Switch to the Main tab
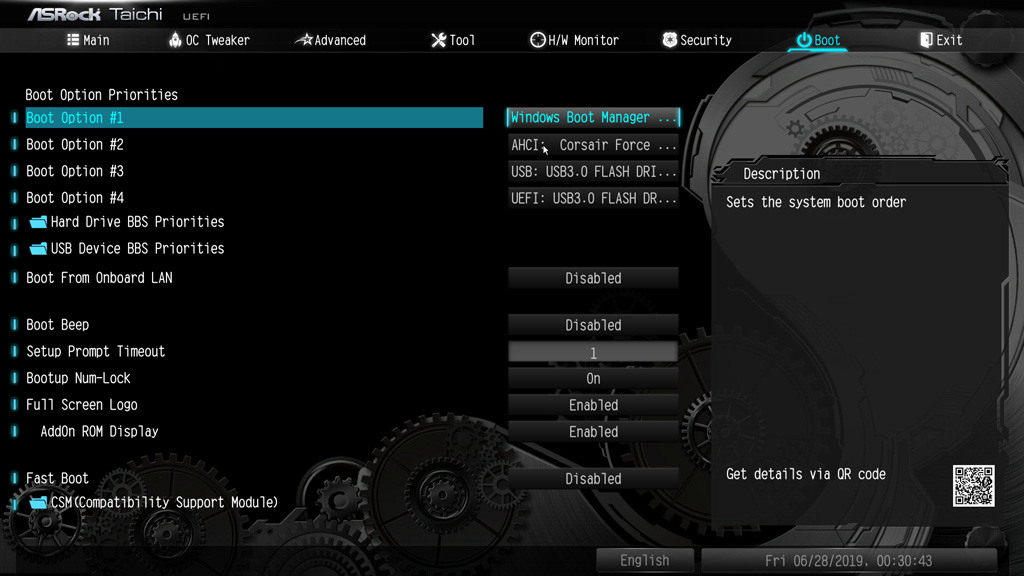The image size is (1024, 576). click(88, 40)
